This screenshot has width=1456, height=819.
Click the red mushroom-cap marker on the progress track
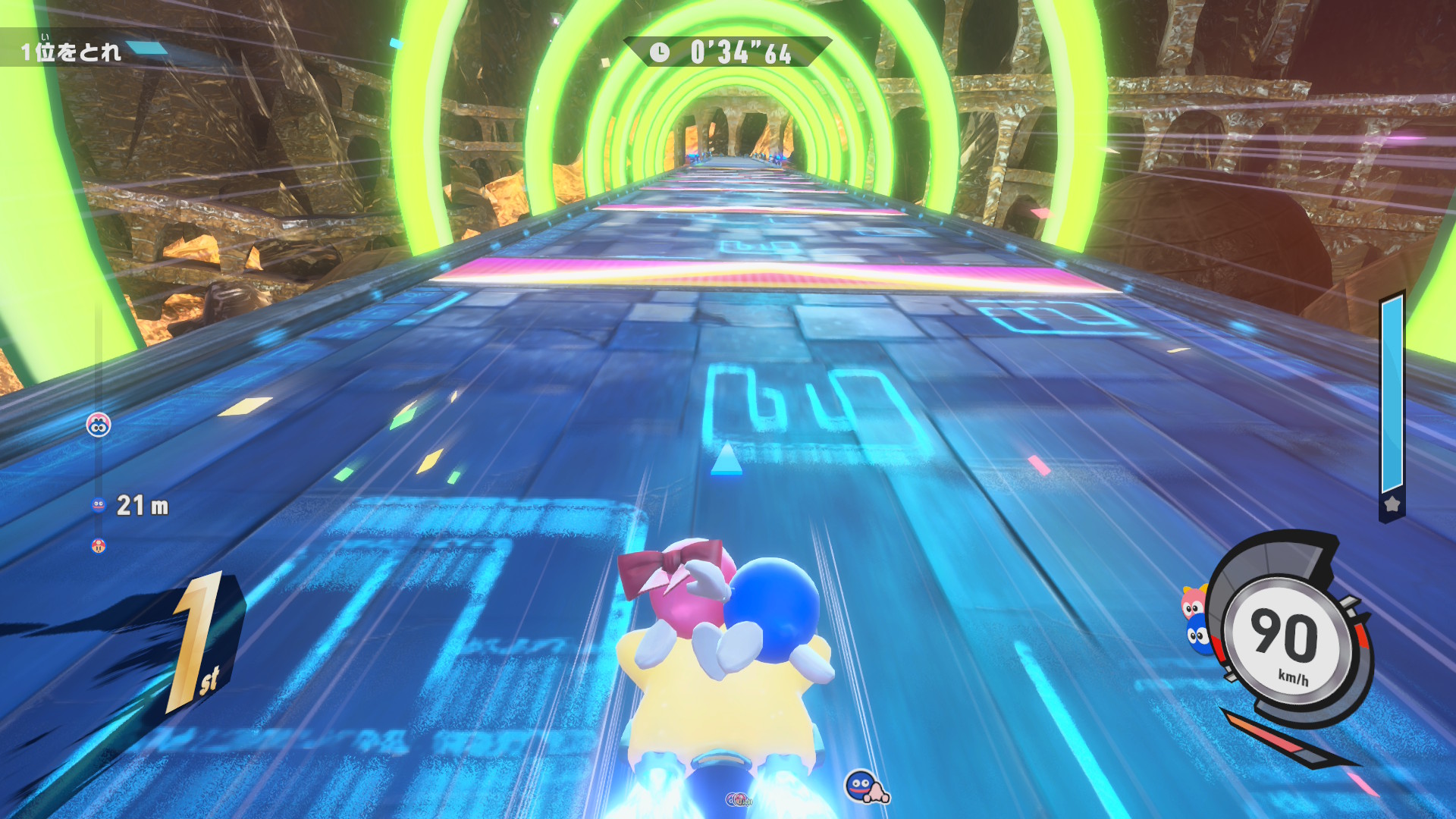(99, 545)
